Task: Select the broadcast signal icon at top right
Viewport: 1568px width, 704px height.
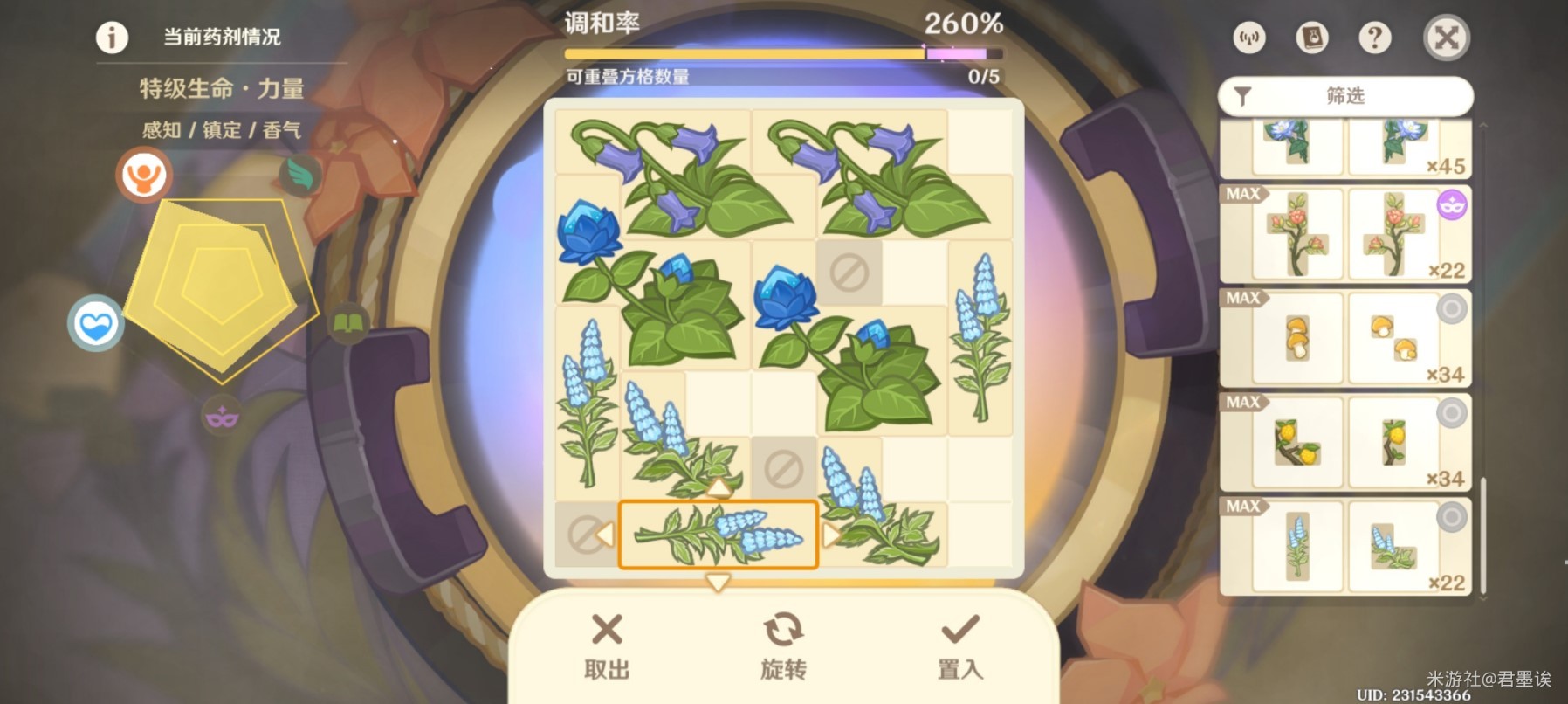Action: point(1248,38)
